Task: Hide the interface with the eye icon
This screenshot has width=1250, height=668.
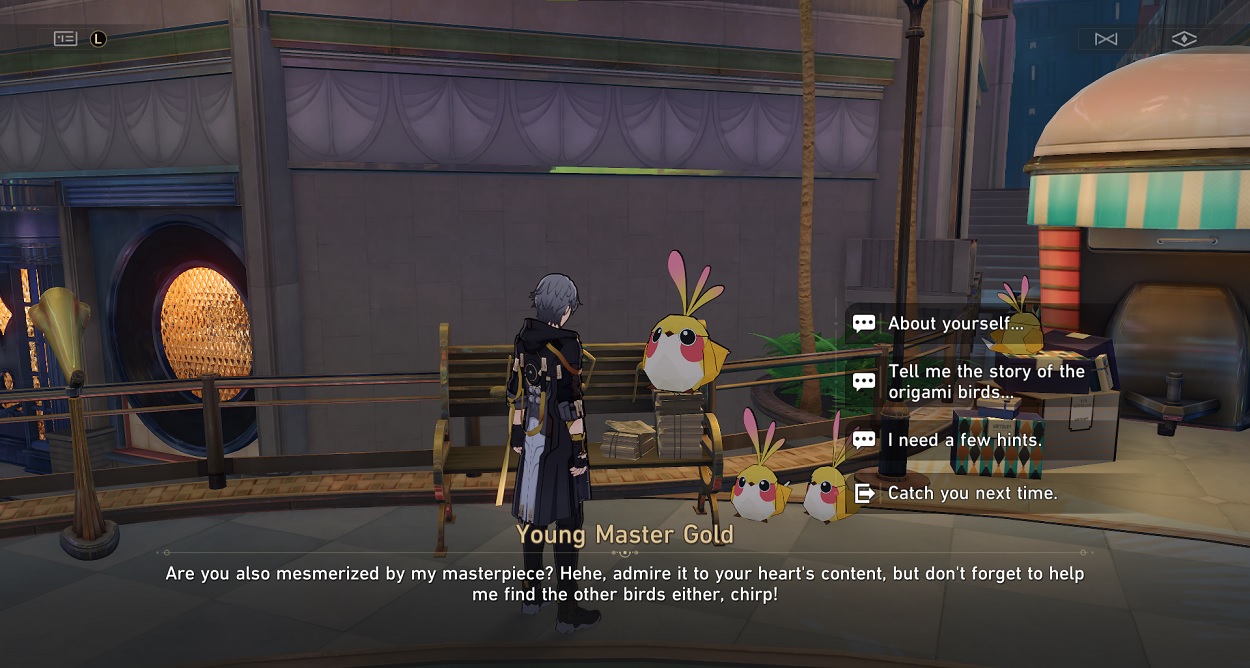Action: 1184,39
